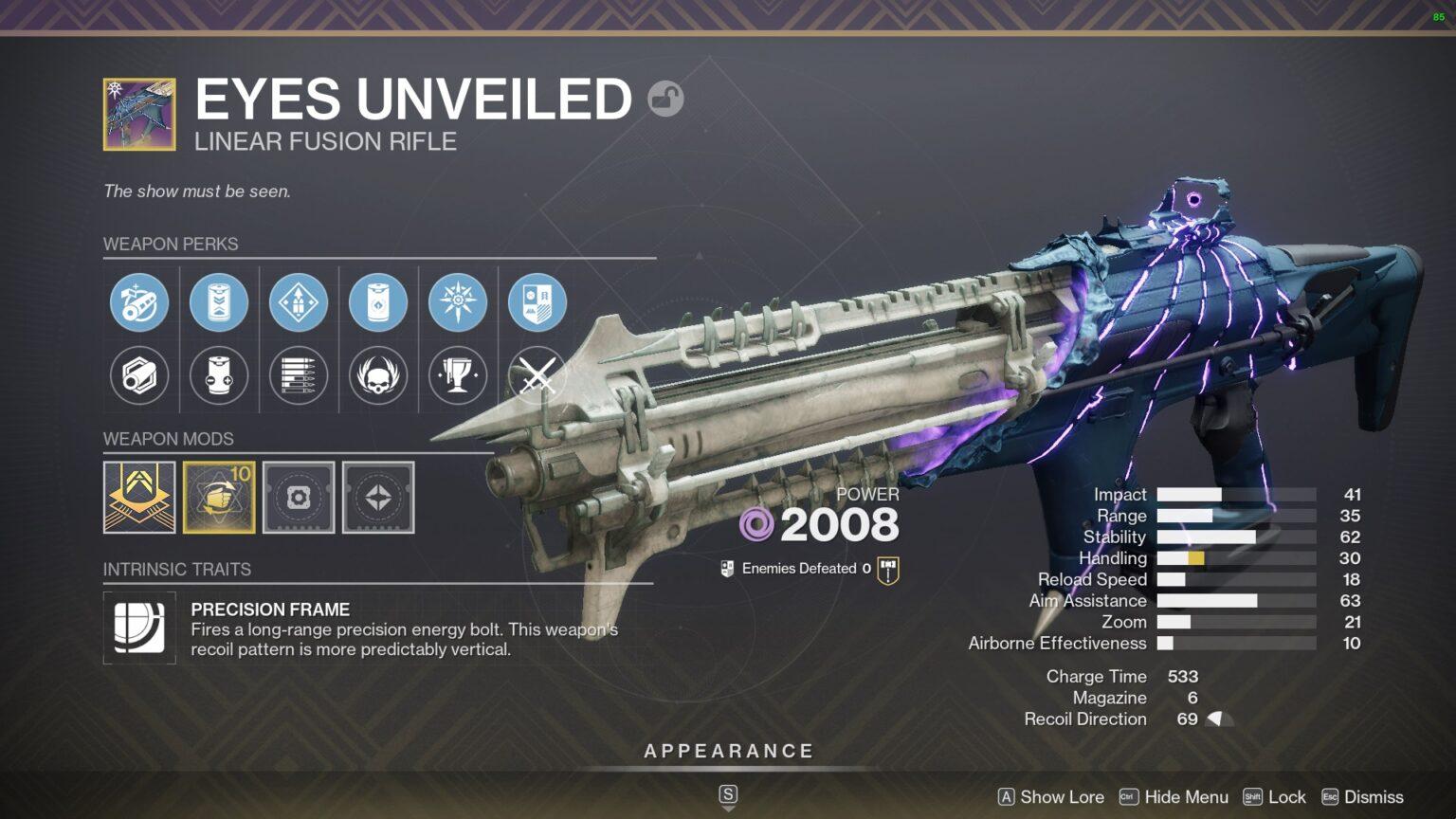Select the crossed swords perk icon
Image resolution: width=1456 pixels, height=819 pixels.
[537, 376]
